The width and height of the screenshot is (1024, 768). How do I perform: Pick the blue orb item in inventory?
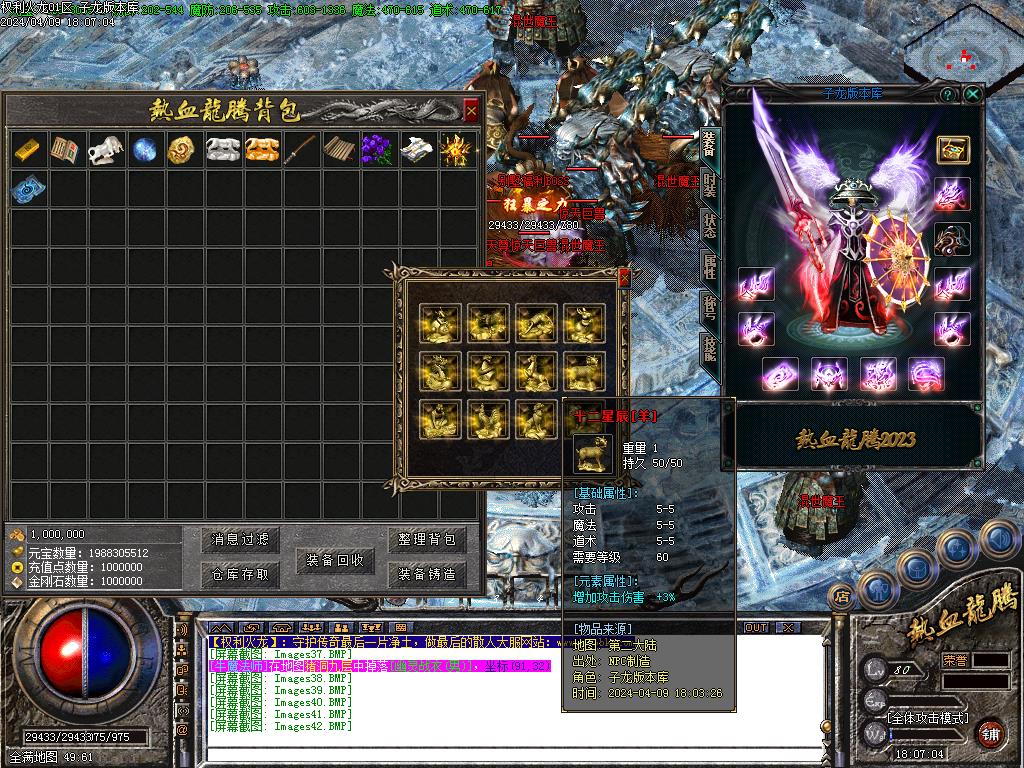[145, 150]
